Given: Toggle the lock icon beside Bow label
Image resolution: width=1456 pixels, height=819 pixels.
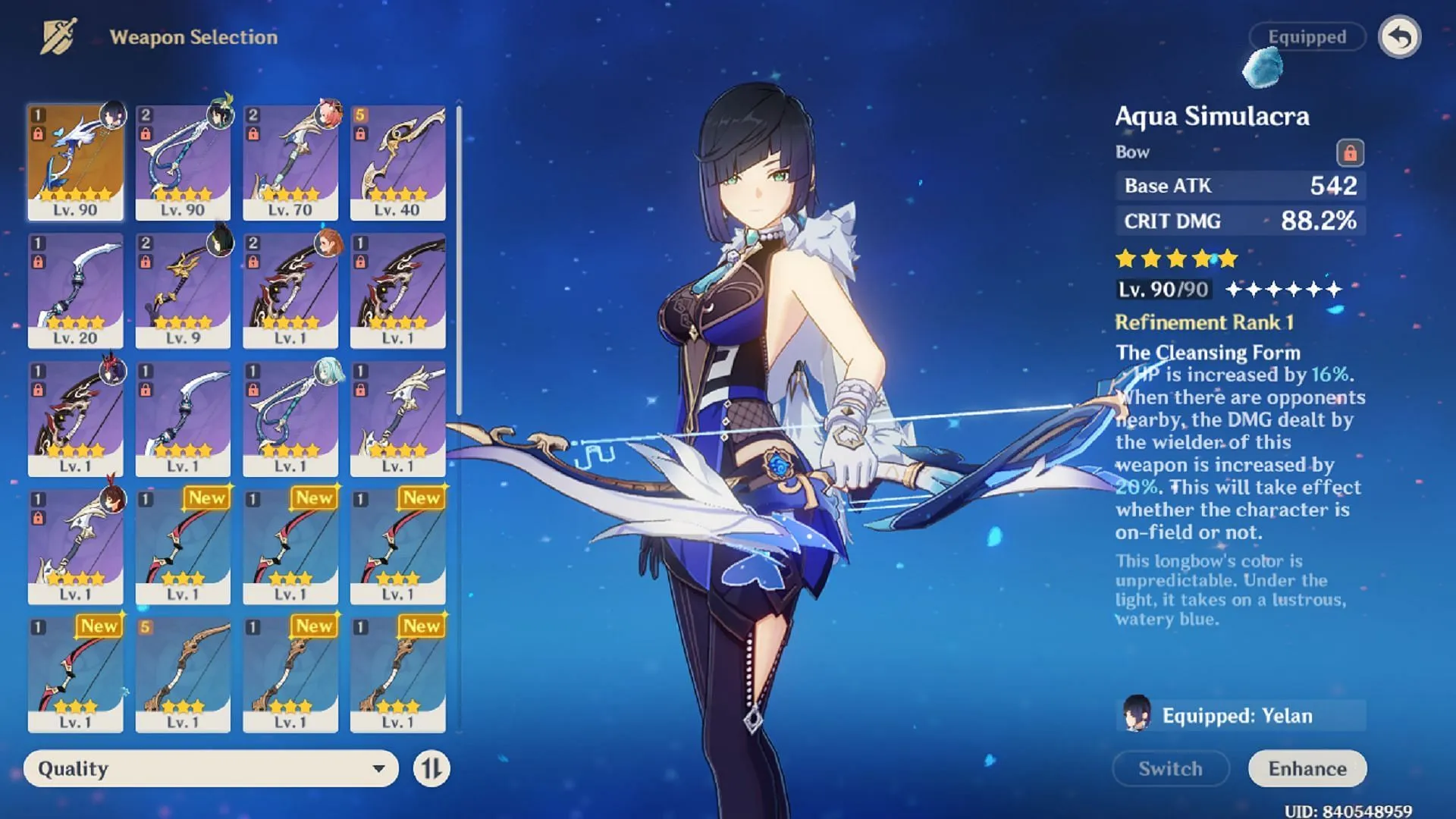Looking at the screenshot, I should (1350, 152).
